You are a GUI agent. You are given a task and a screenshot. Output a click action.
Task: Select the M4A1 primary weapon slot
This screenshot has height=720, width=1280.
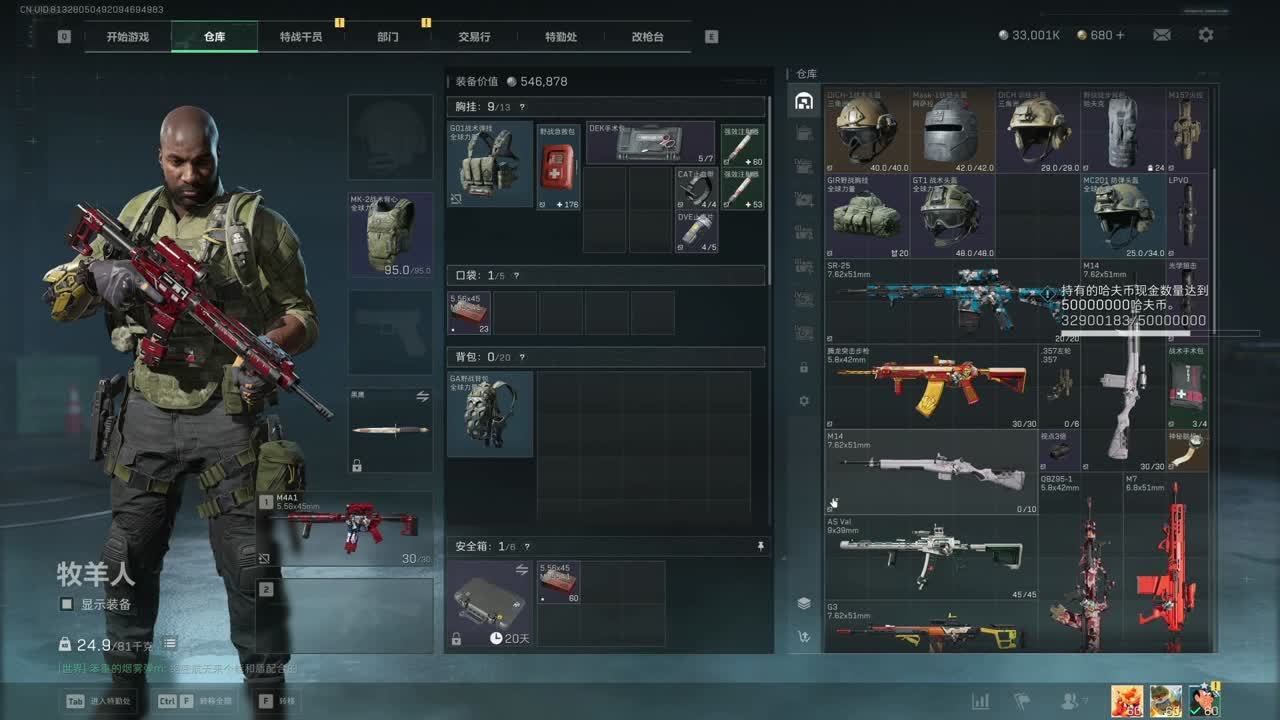[345, 530]
